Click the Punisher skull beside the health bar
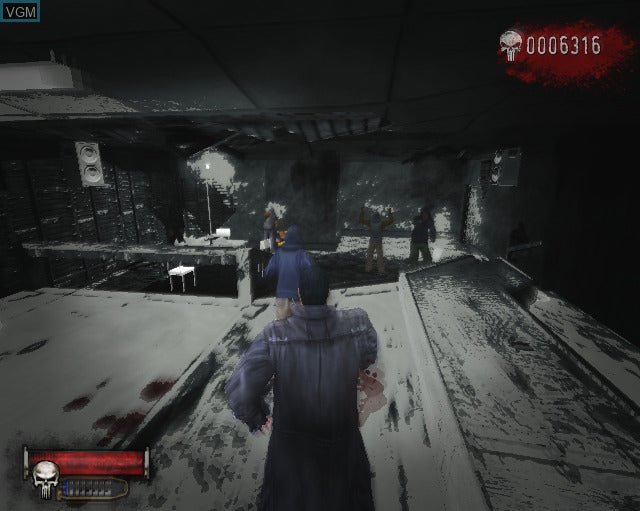The width and height of the screenshot is (640, 511). (x=45, y=480)
